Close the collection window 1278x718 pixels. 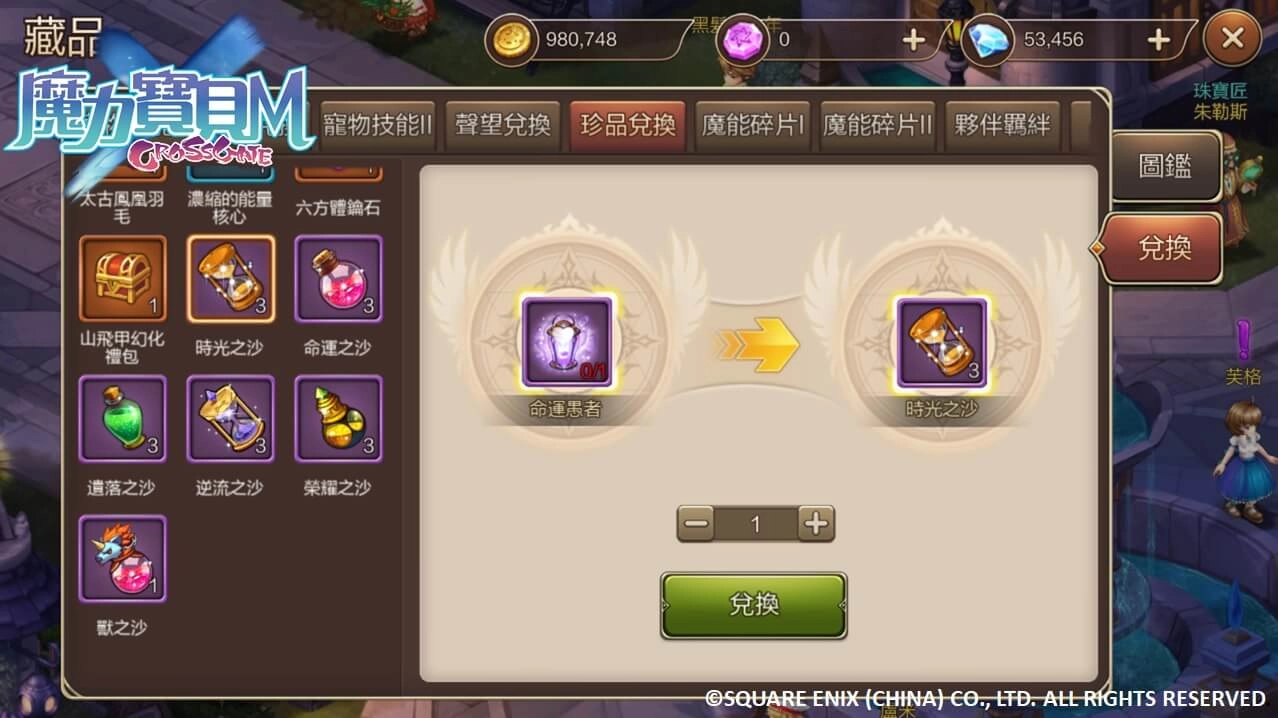pyautogui.click(x=1232, y=40)
